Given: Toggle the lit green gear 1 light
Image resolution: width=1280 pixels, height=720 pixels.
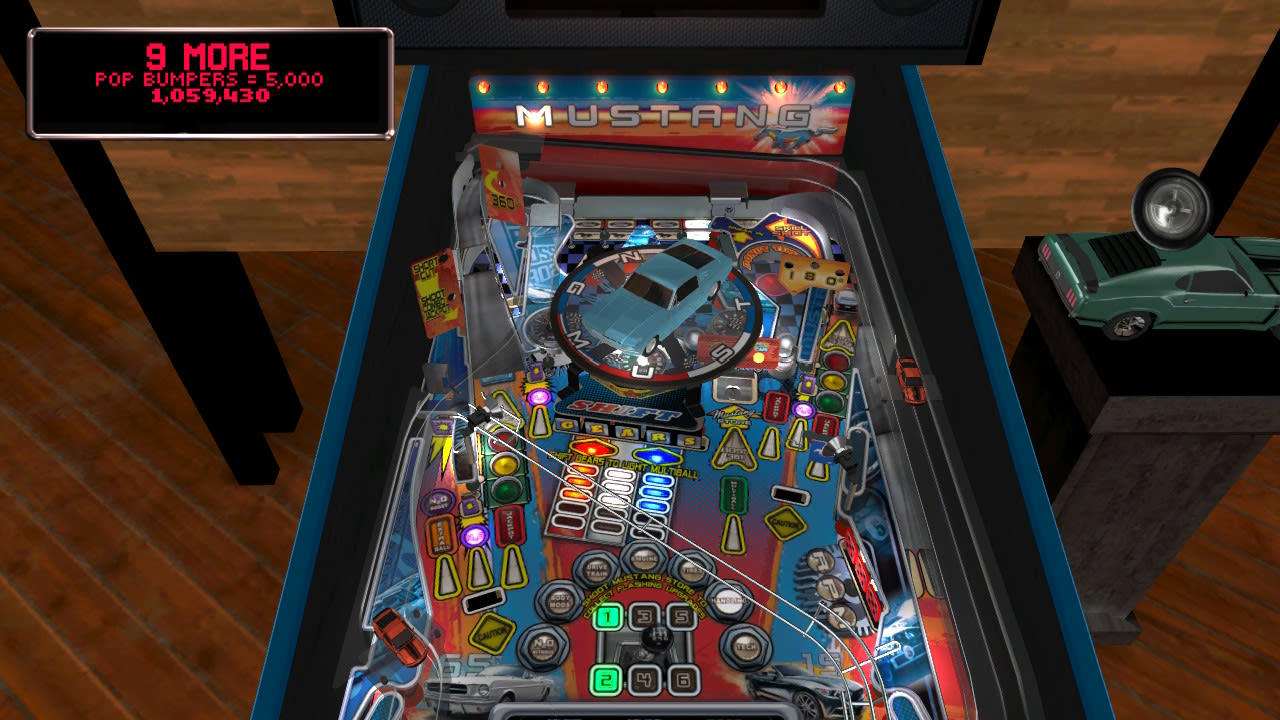Looking at the screenshot, I should pos(607,617).
